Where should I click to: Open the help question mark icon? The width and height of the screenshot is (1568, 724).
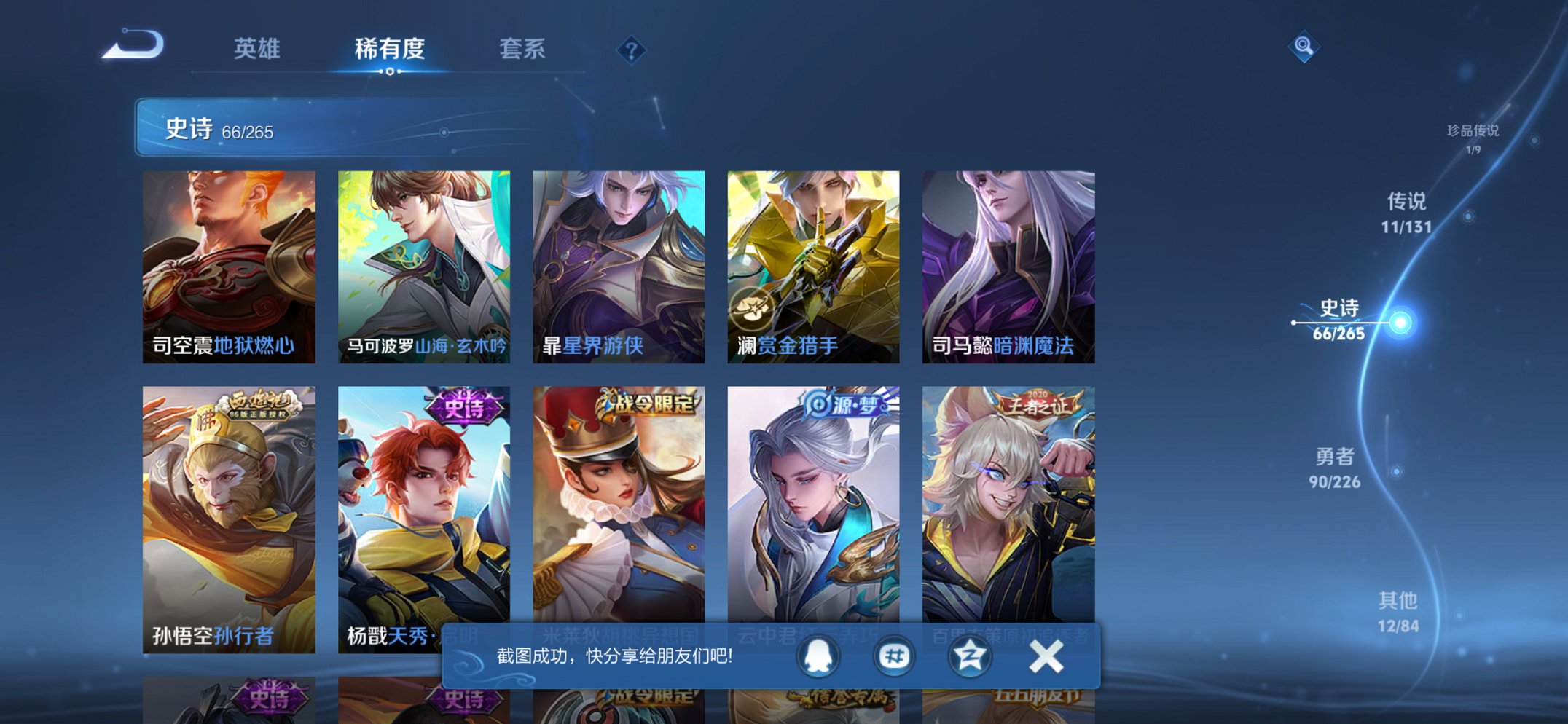633,50
